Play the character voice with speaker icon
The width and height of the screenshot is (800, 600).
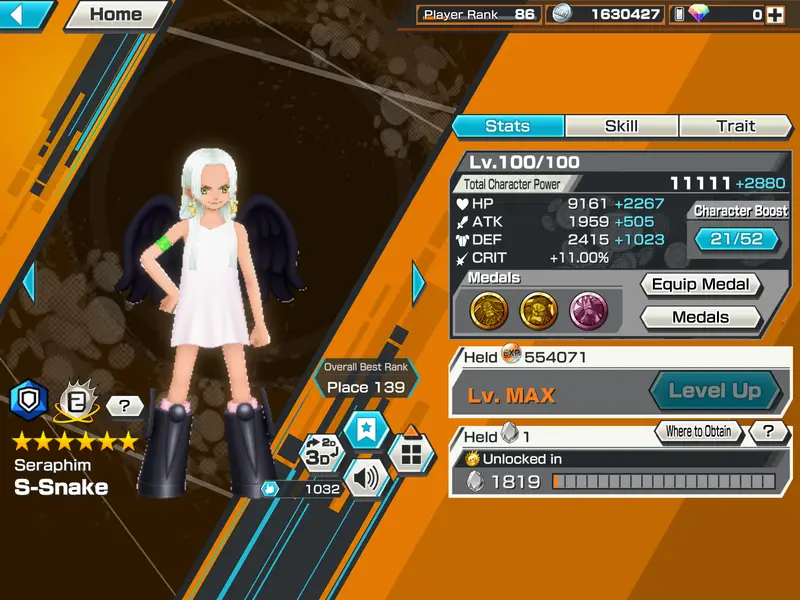click(x=366, y=480)
